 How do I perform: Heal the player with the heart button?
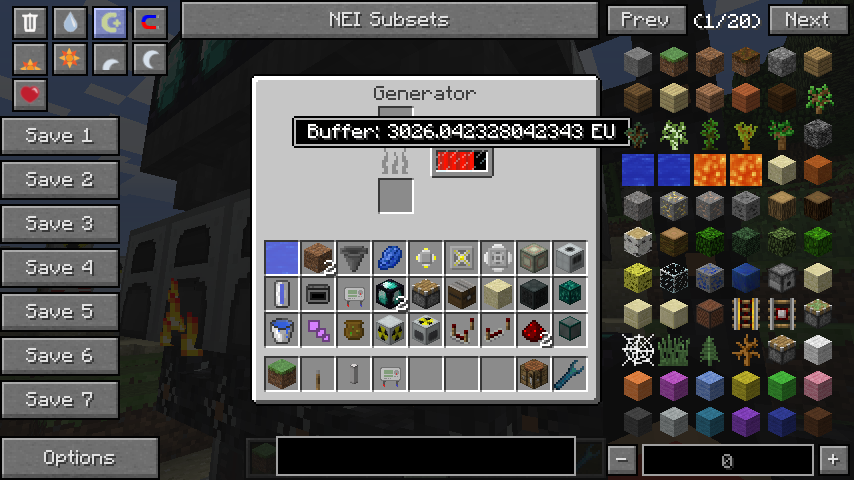pyautogui.click(x=30, y=95)
